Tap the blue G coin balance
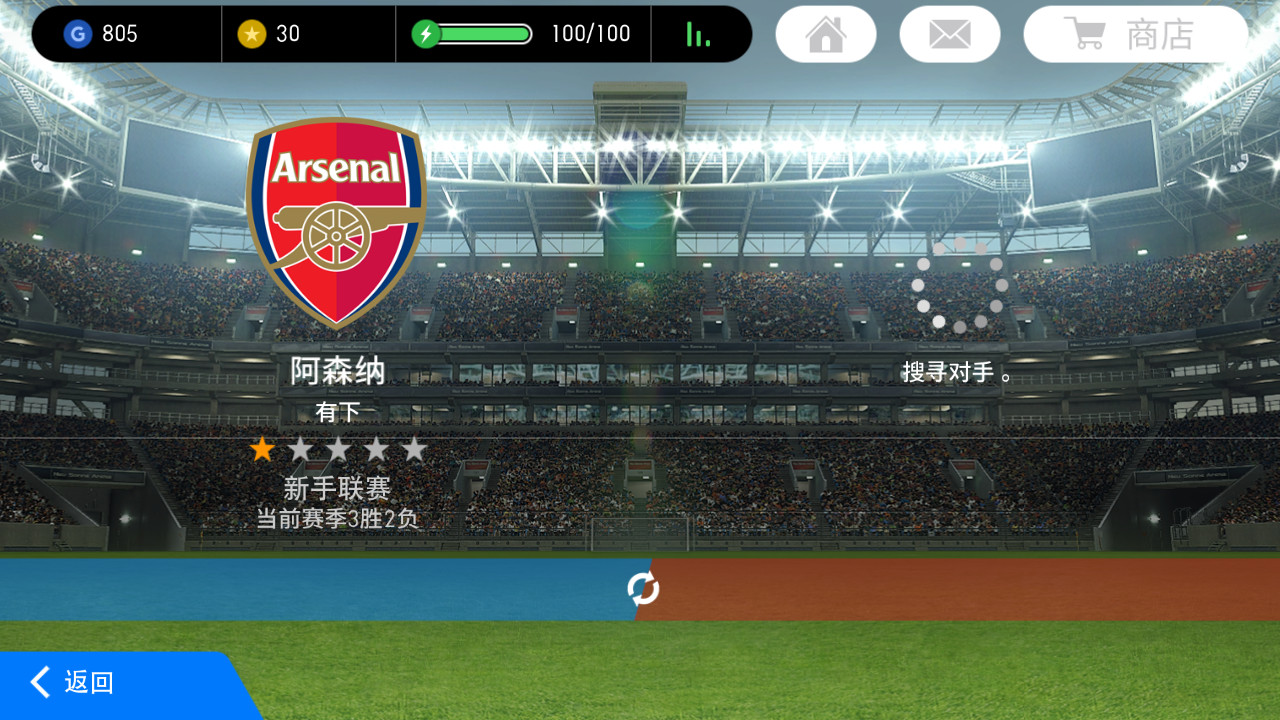Image resolution: width=1280 pixels, height=720 pixels. (102, 34)
